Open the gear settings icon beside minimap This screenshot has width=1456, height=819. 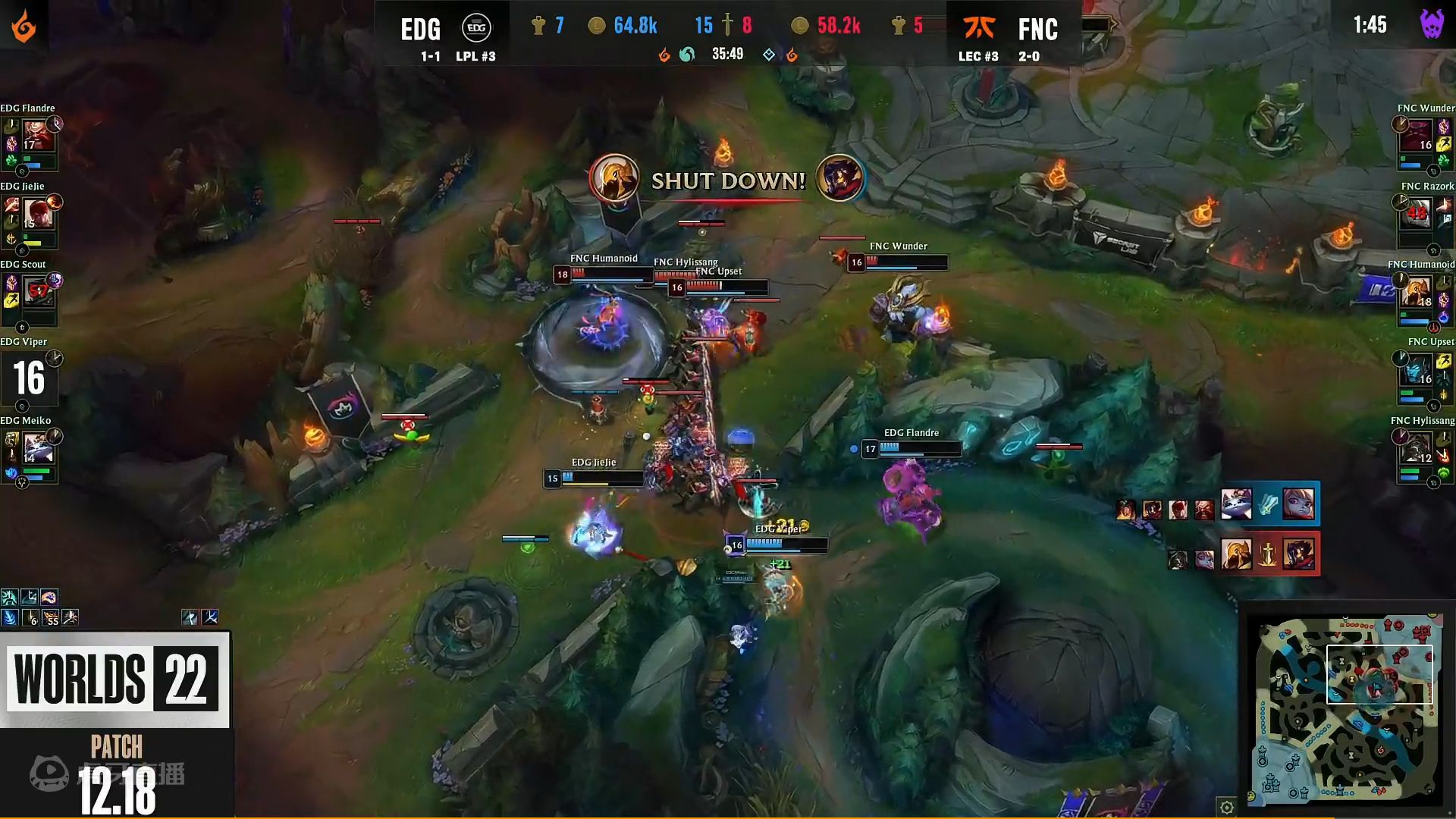point(1226,806)
